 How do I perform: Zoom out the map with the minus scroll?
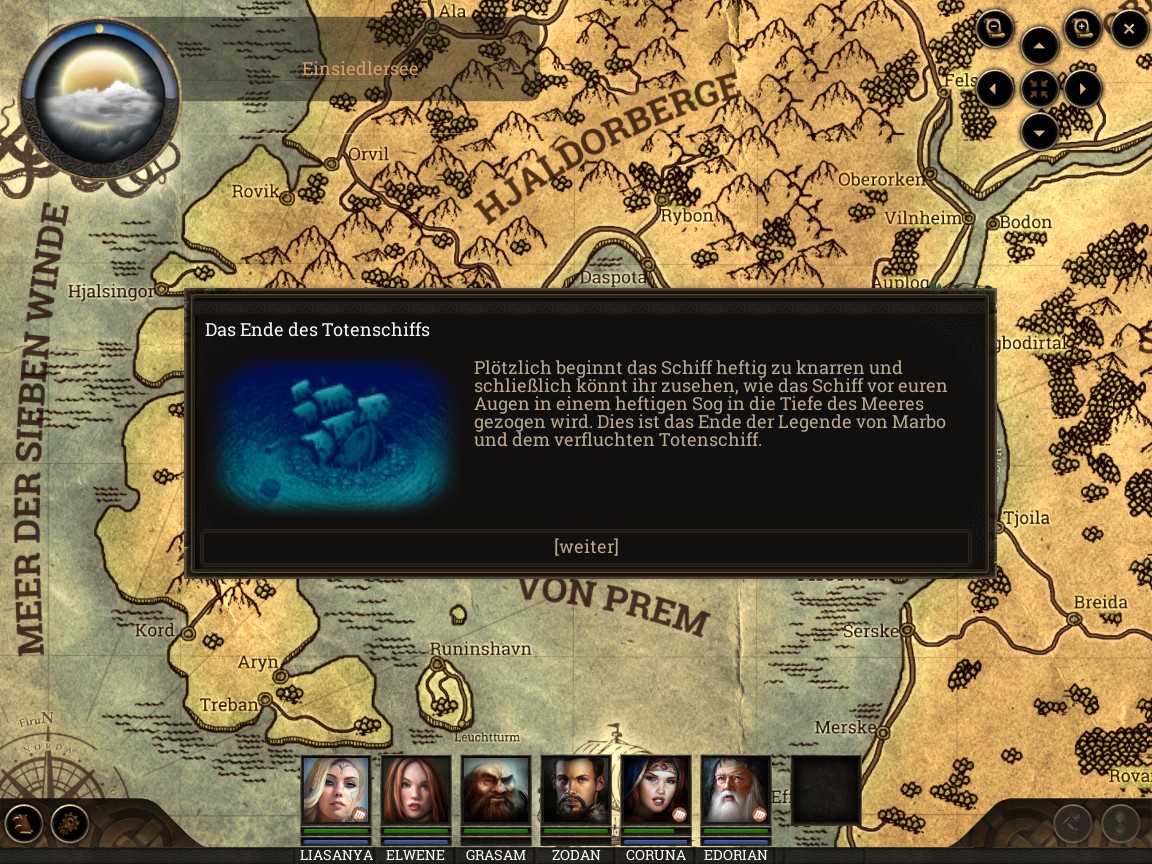995,28
